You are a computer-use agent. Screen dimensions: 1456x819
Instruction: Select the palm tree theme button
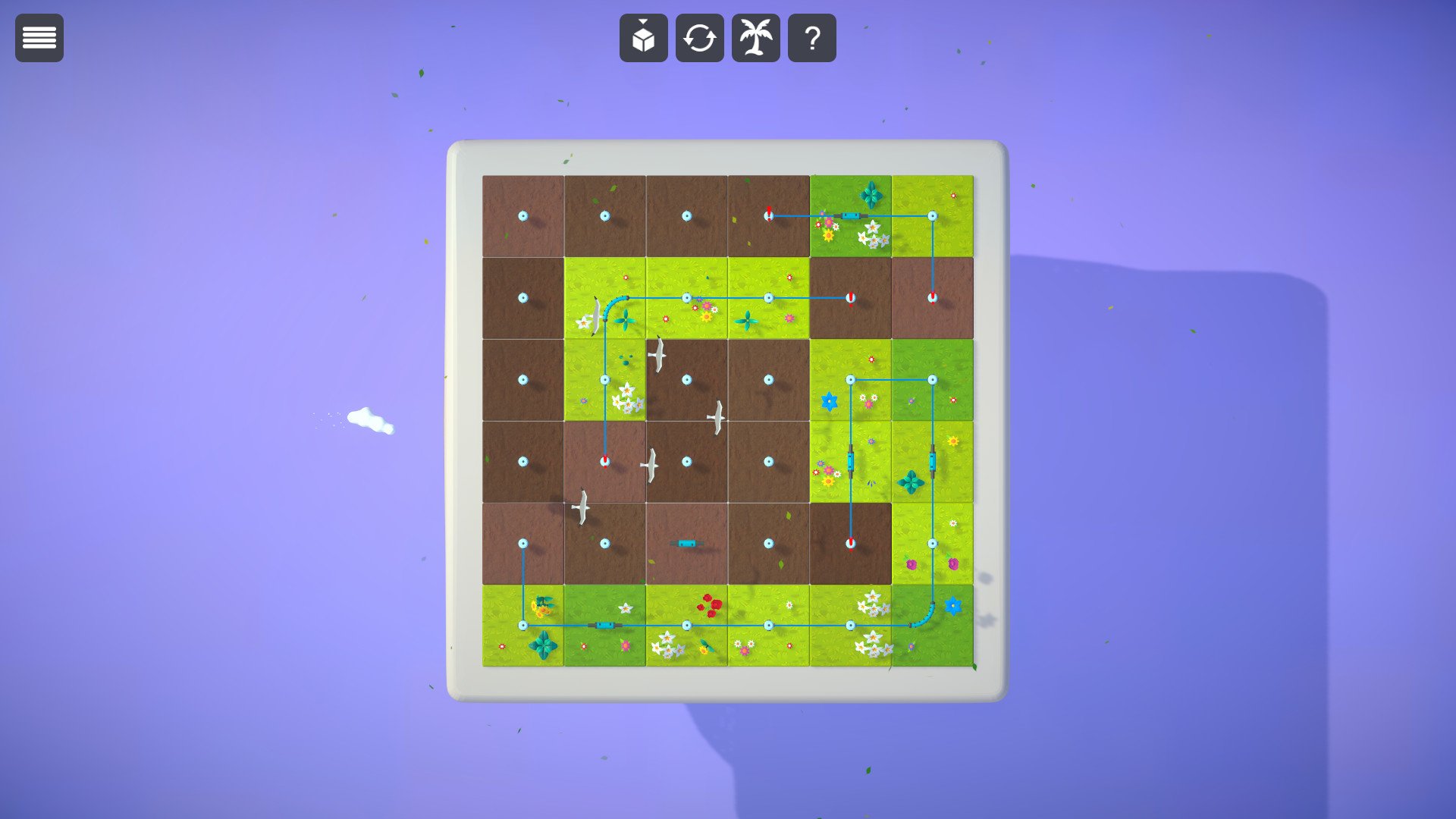pyautogui.click(x=755, y=38)
